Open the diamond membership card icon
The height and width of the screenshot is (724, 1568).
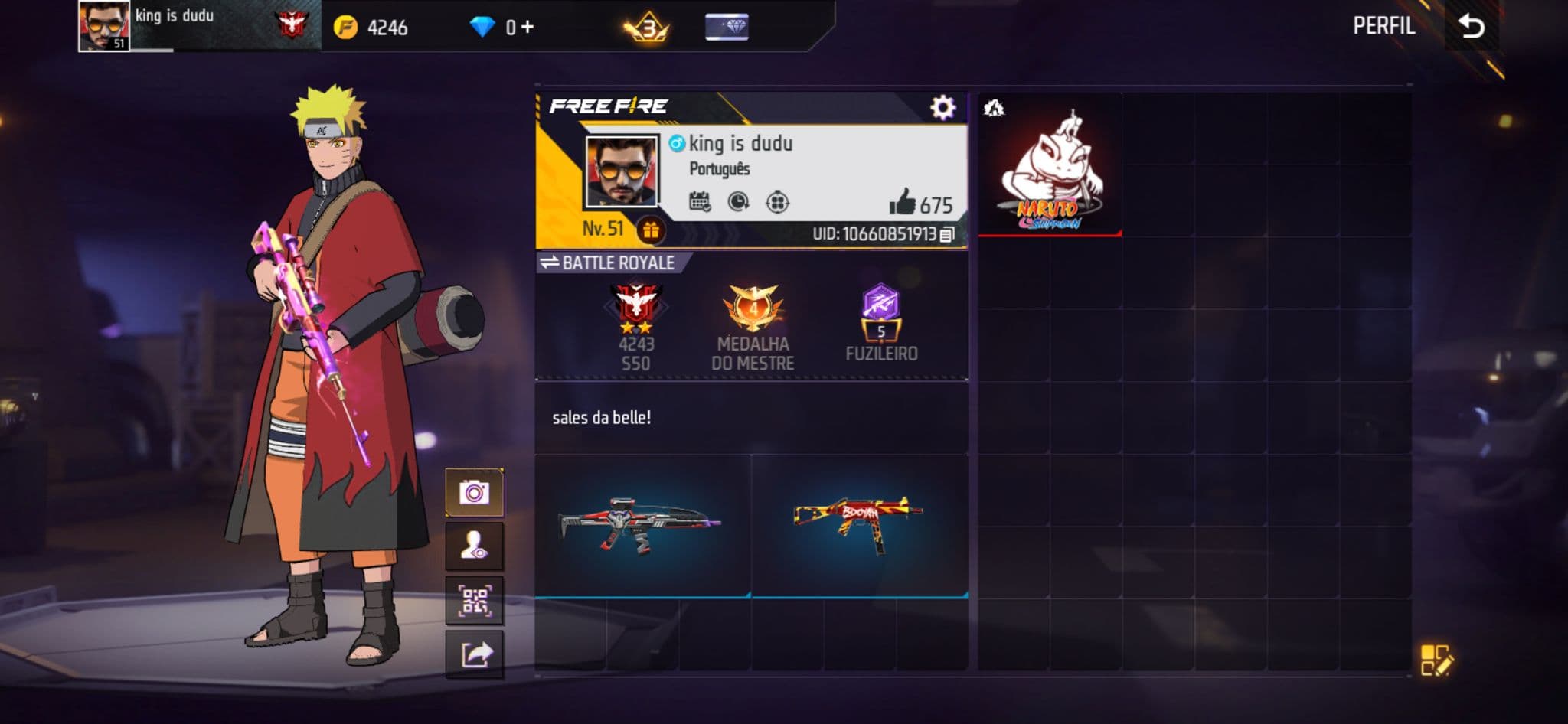(x=727, y=28)
